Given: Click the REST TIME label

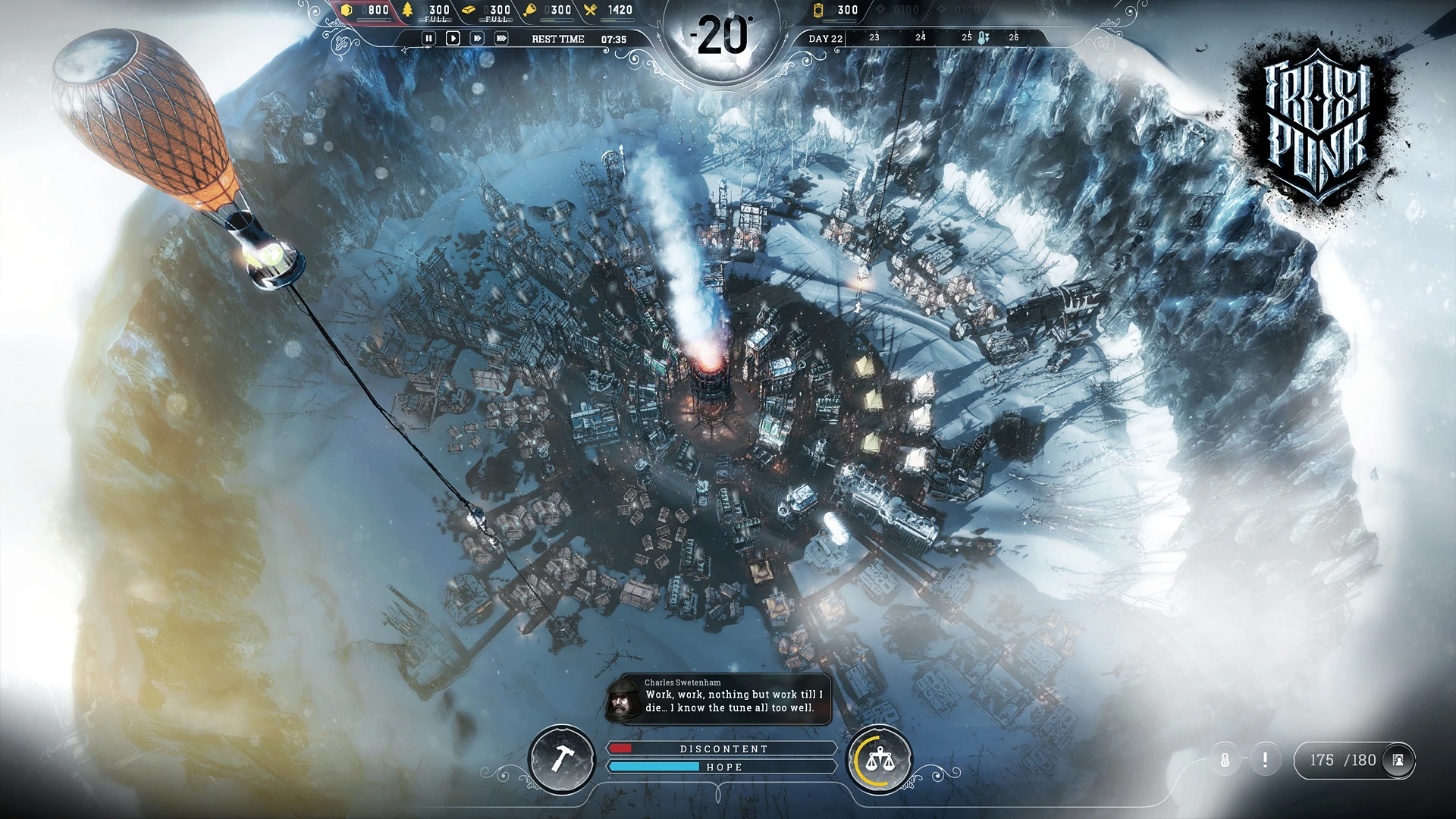Looking at the screenshot, I should tap(557, 38).
